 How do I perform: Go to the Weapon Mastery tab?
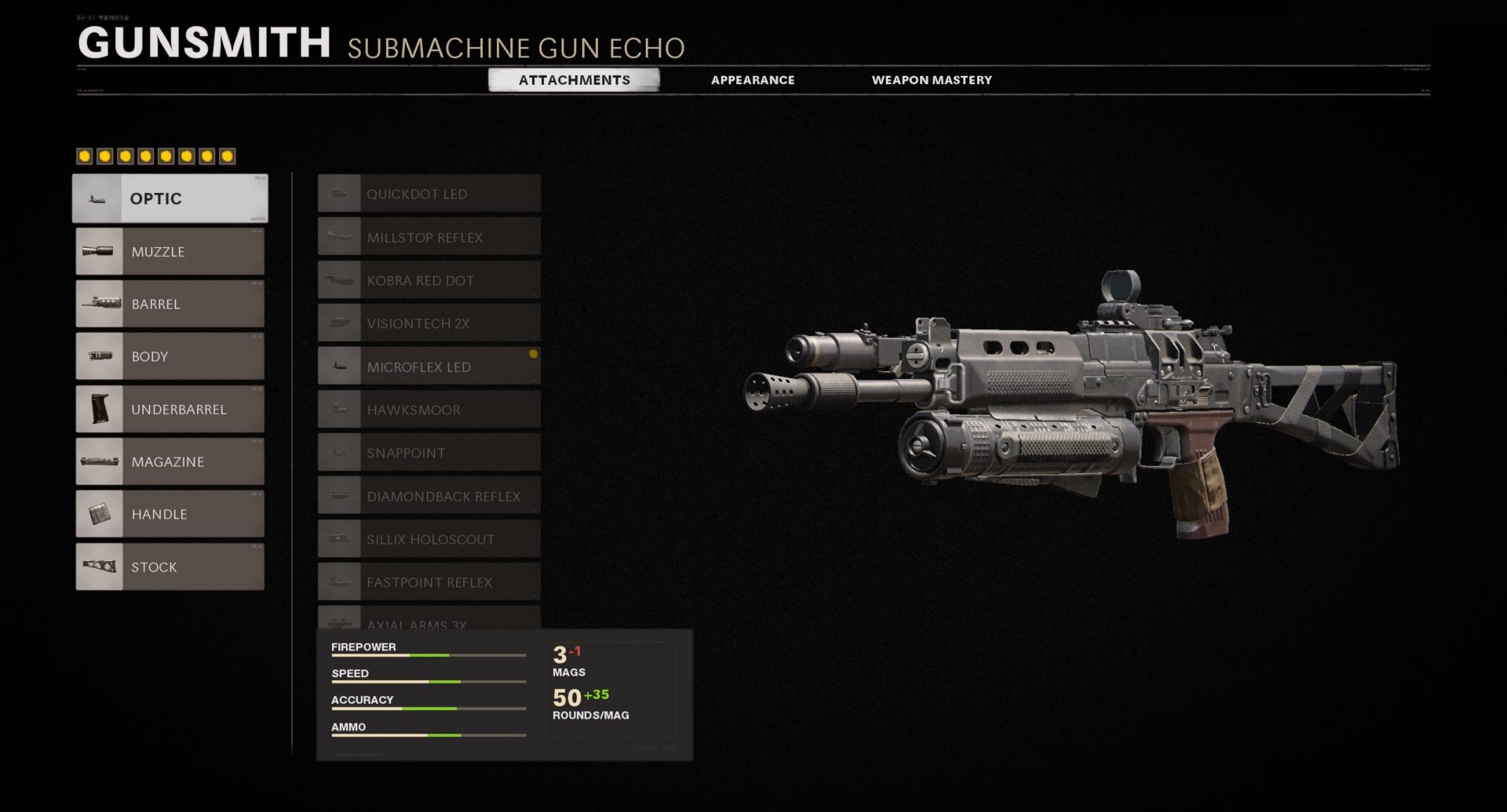click(x=932, y=80)
